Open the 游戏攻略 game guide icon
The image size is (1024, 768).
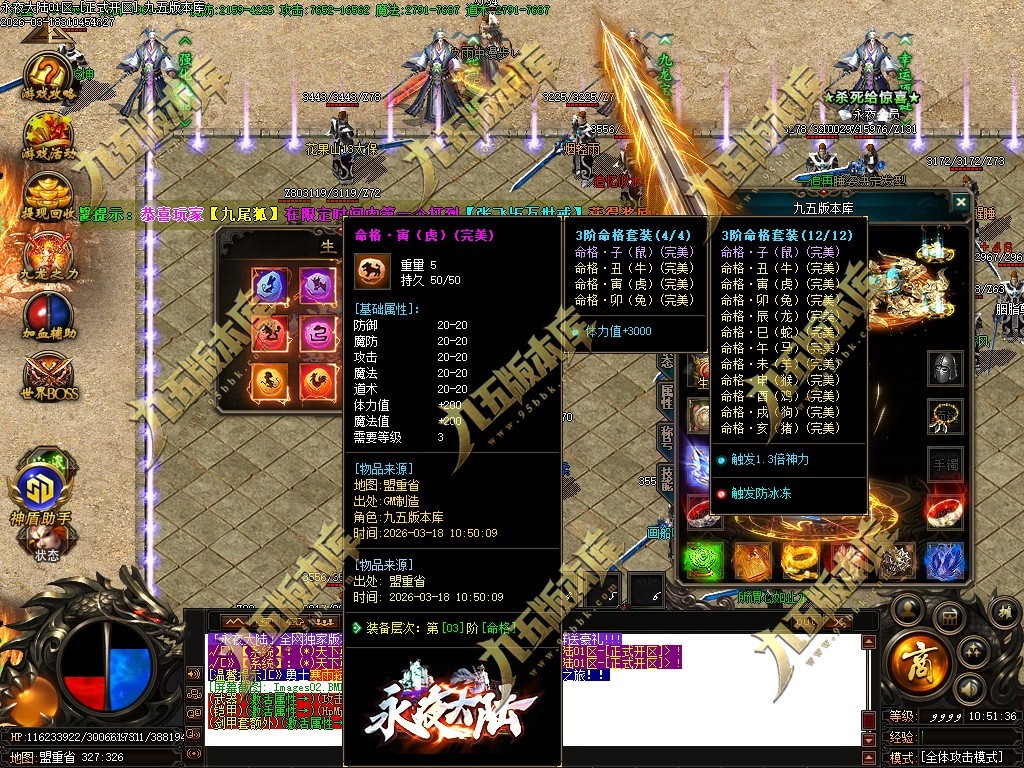(48, 73)
